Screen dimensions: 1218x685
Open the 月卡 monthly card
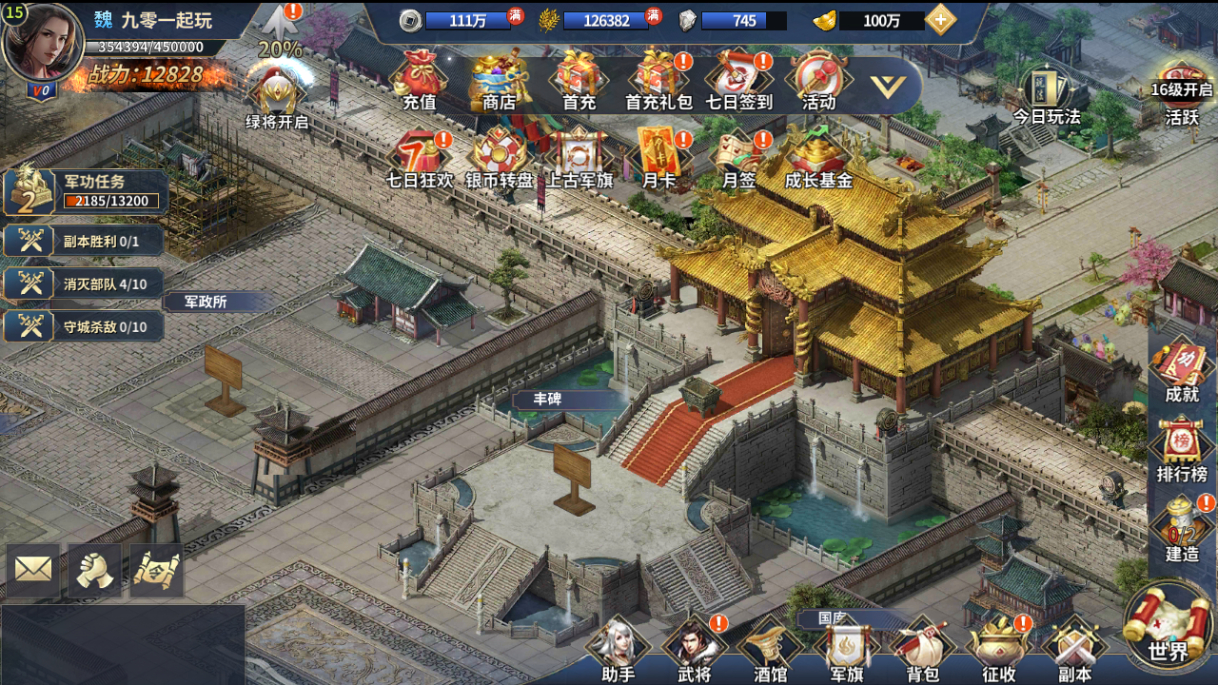point(659,158)
